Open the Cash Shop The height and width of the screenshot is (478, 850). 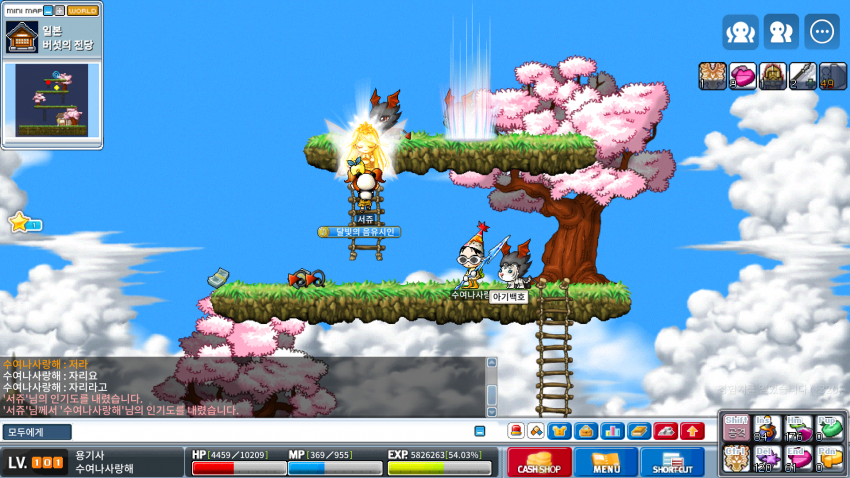[x=539, y=462]
